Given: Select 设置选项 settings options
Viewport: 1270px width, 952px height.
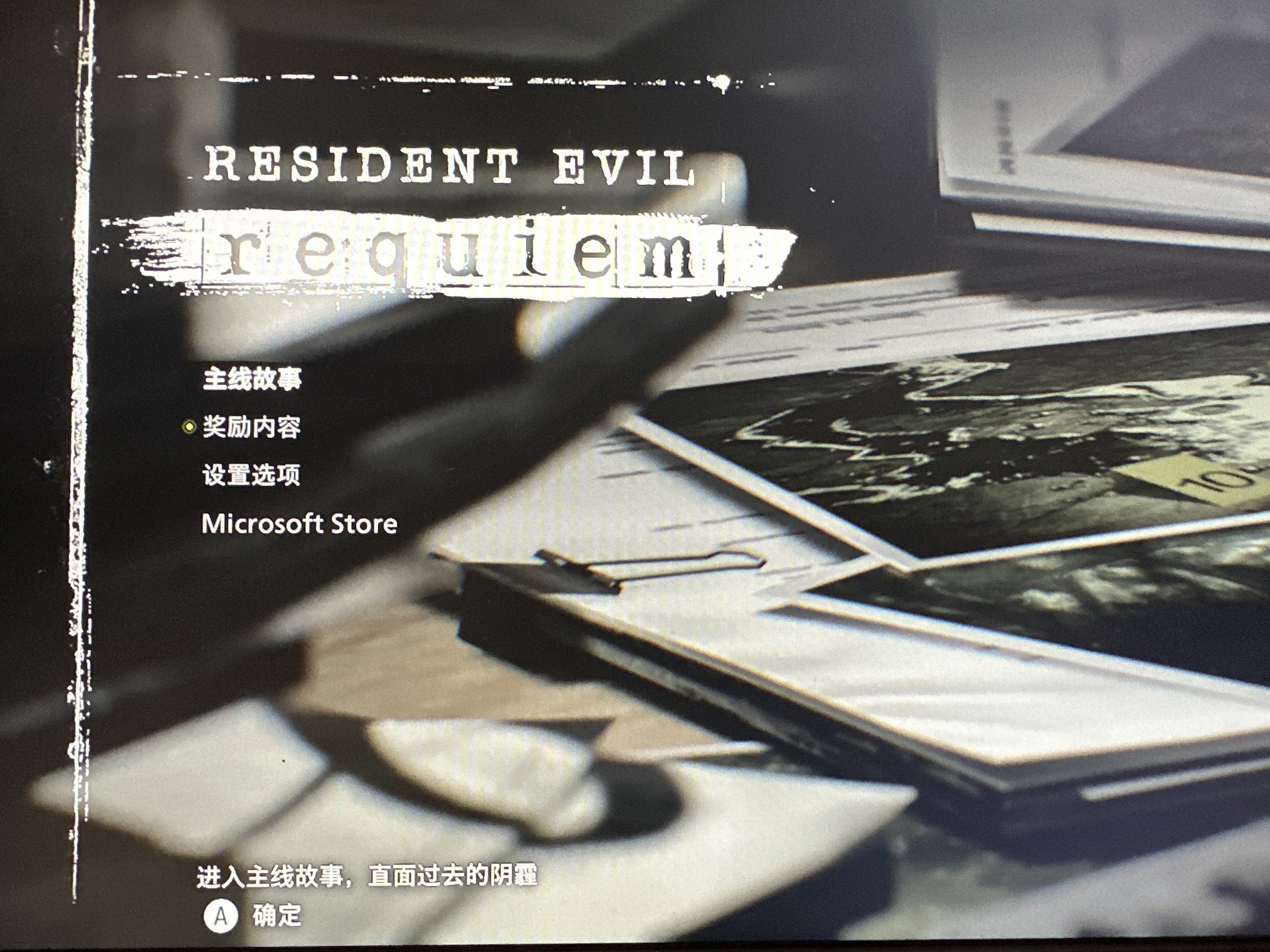Looking at the screenshot, I should [251, 475].
